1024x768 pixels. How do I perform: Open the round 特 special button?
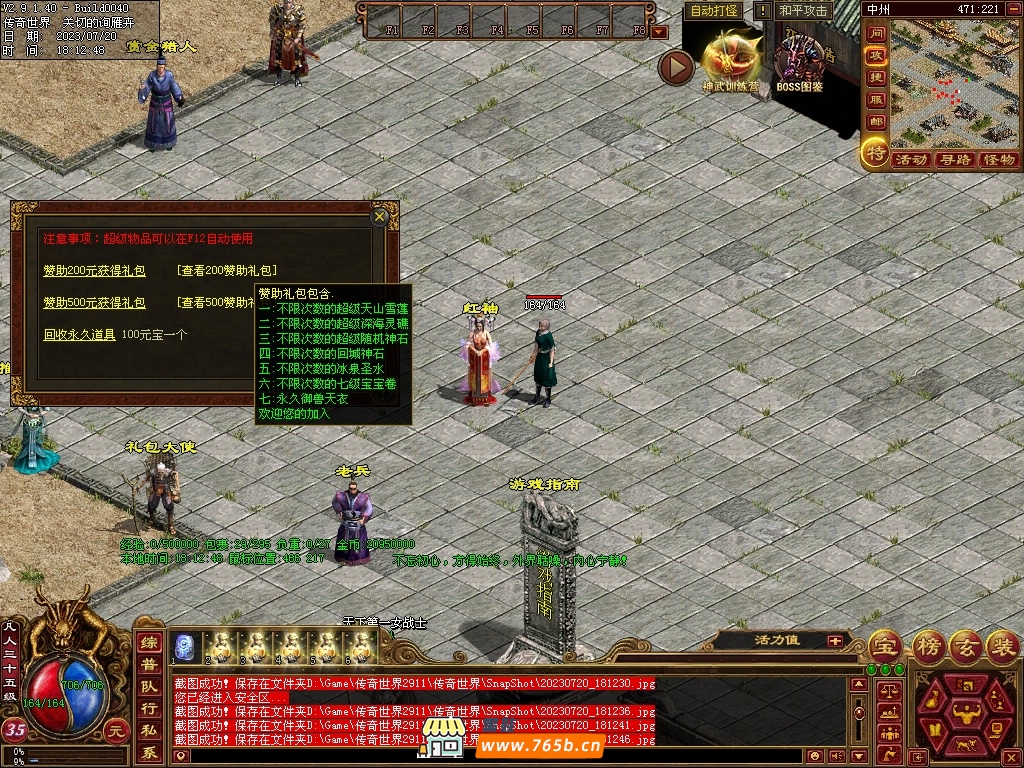[x=875, y=153]
